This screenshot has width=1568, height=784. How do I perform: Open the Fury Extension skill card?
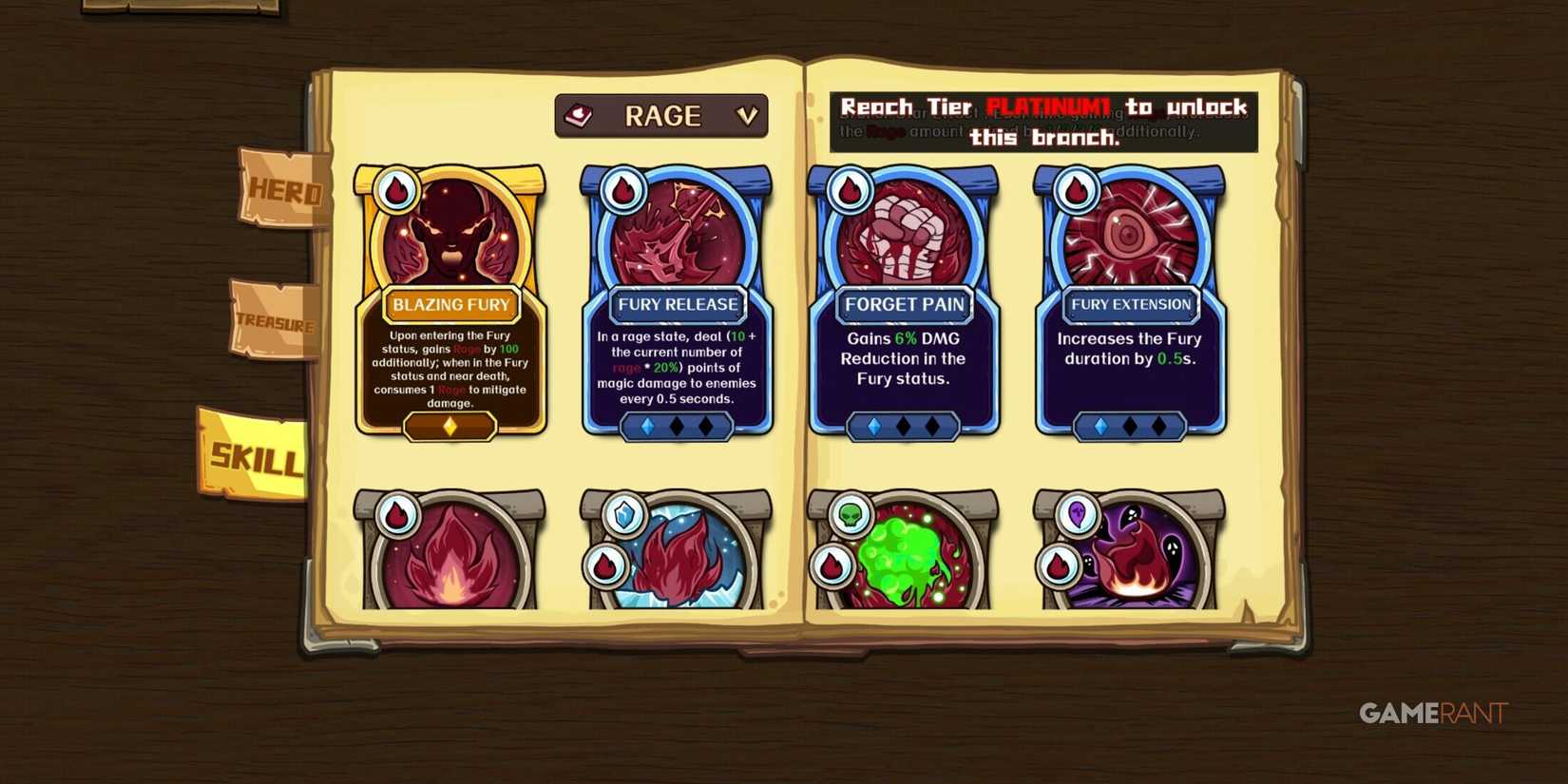[1130, 304]
